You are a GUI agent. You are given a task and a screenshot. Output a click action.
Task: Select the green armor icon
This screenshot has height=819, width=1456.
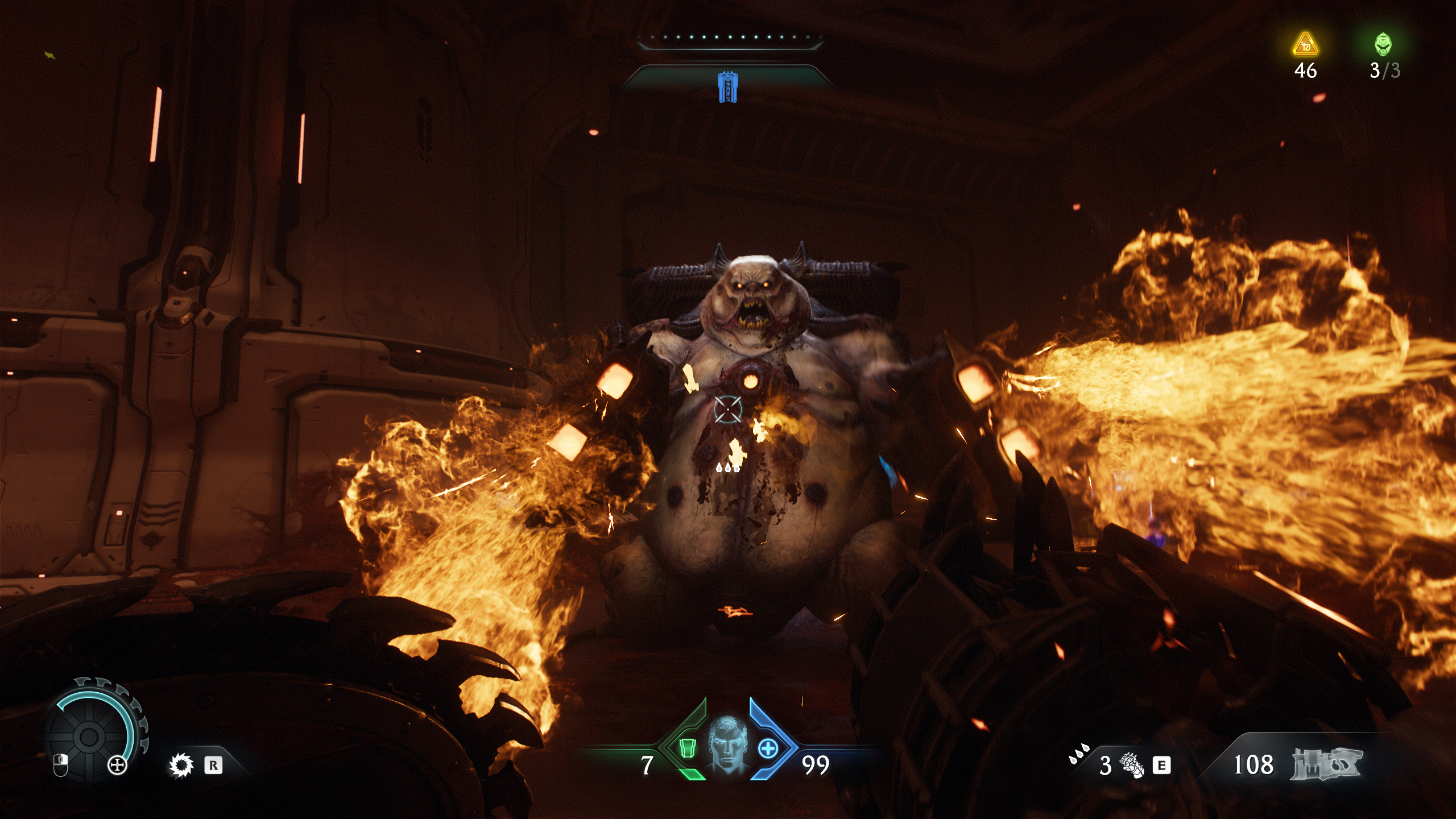688,748
